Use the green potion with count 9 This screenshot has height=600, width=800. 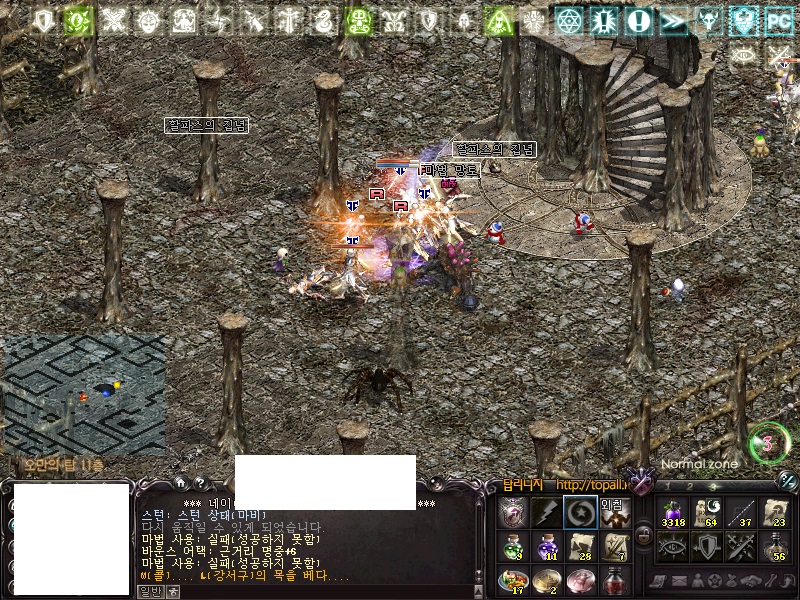[512, 546]
